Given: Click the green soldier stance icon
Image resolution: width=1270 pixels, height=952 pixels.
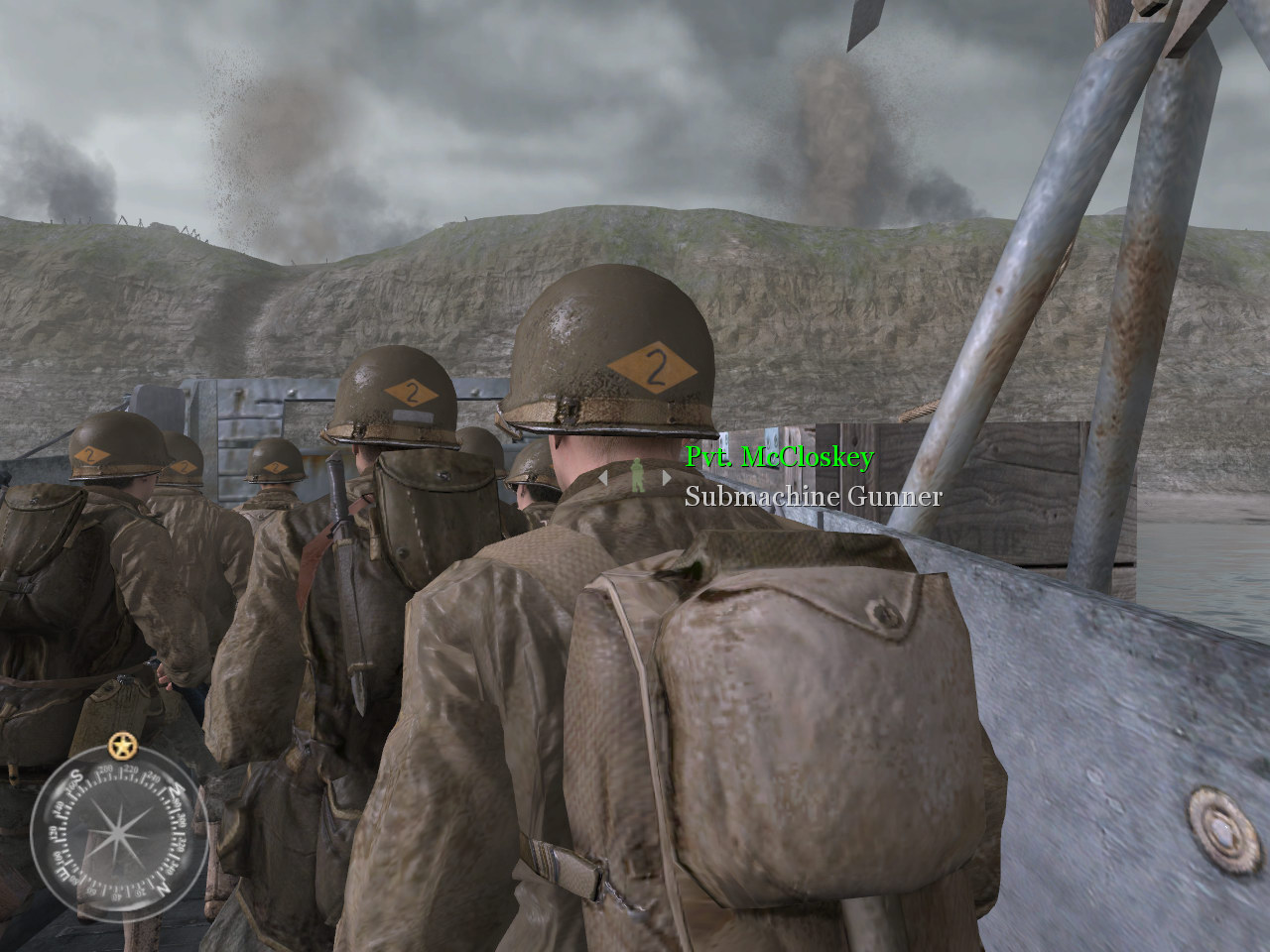Looking at the screenshot, I should pos(635,476).
